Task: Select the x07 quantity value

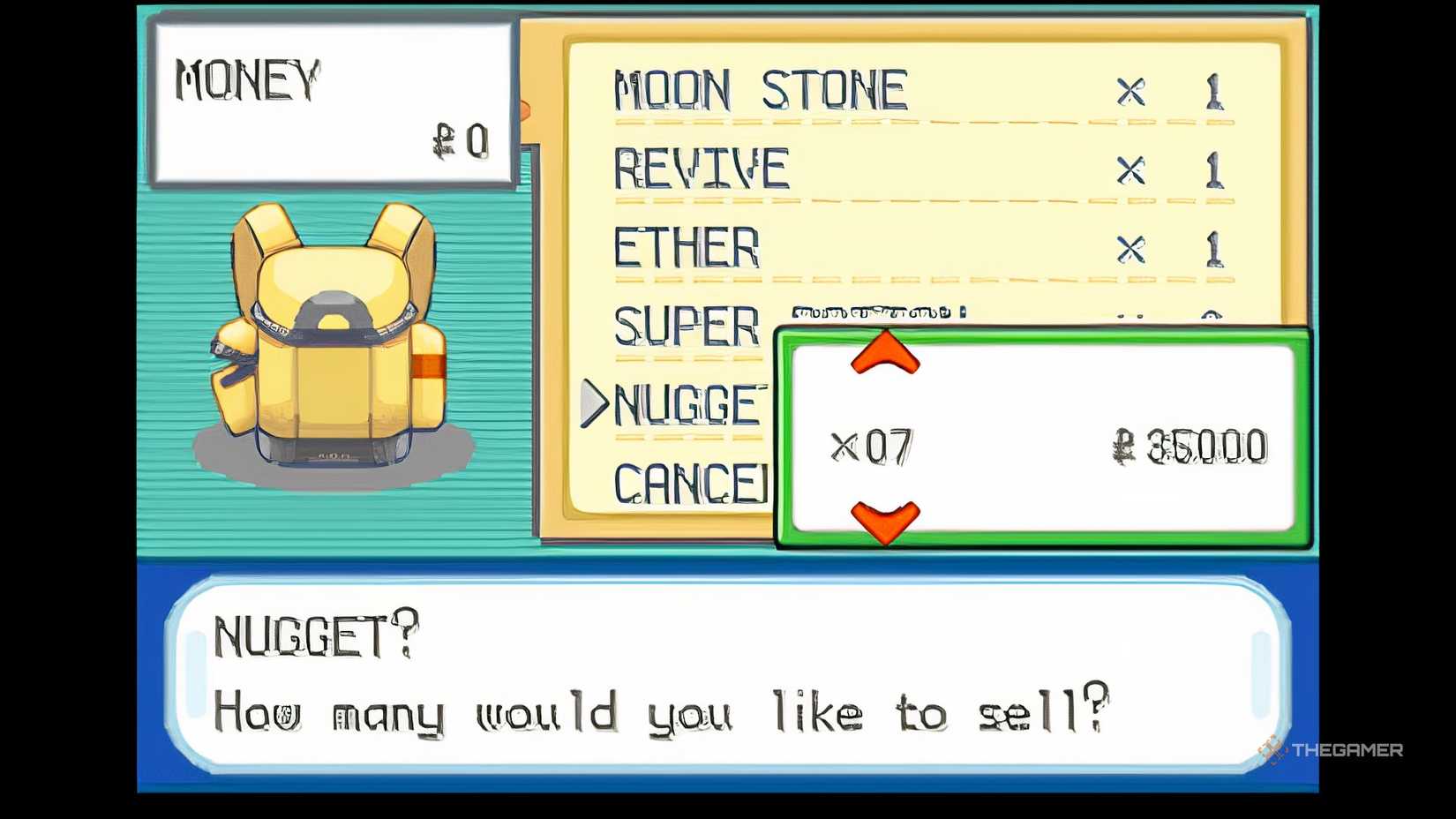Action: (874, 446)
